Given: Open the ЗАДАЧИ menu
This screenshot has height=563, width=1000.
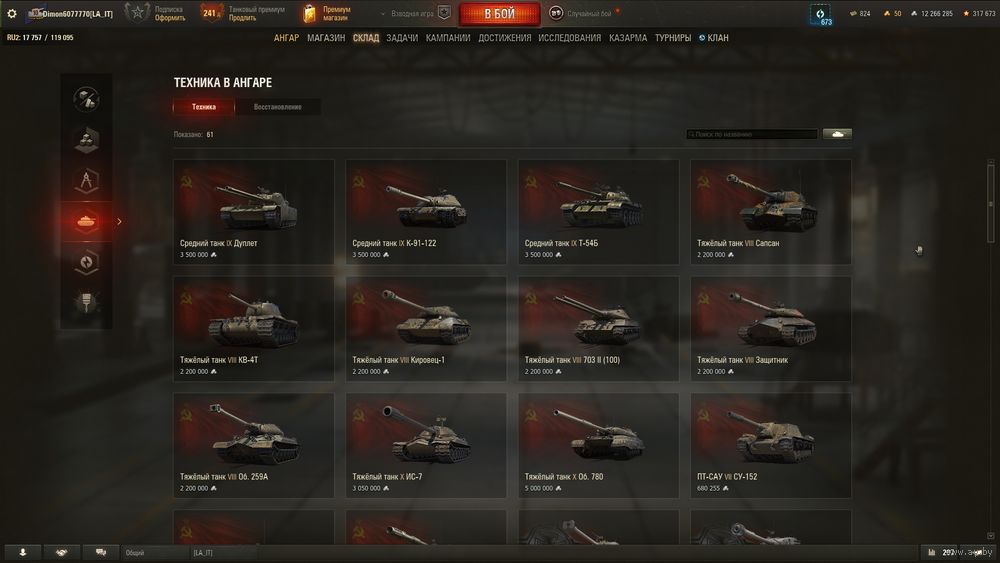Looking at the screenshot, I should coord(402,38).
